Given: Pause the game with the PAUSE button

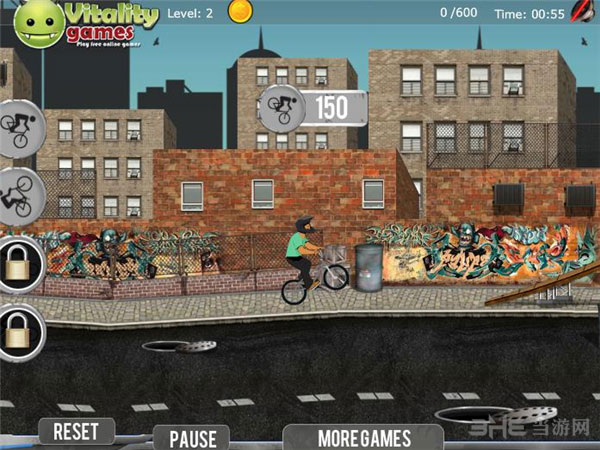Looking at the screenshot, I should coord(192,438).
